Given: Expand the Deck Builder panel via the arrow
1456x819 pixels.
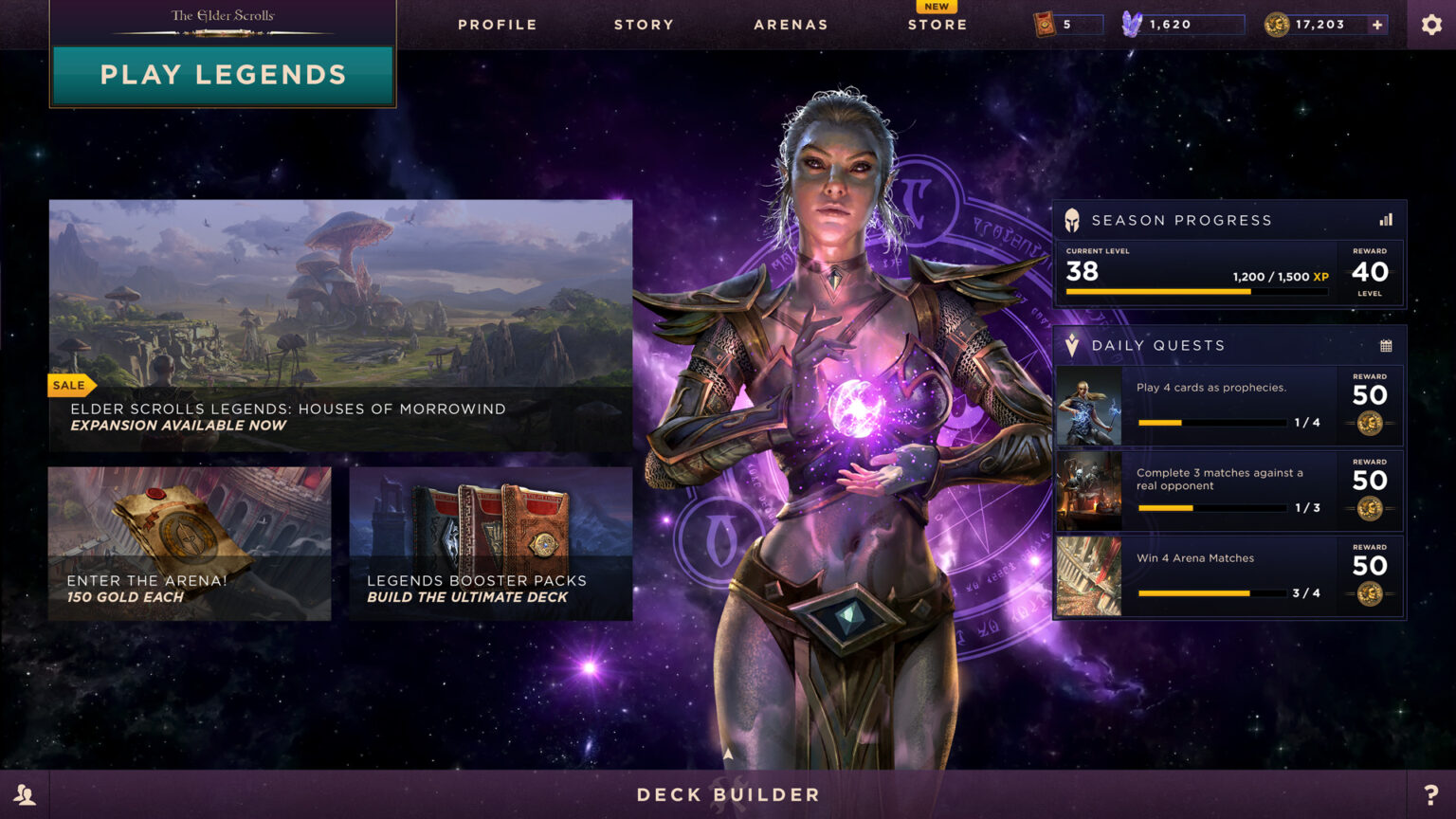Looking at the screenshot, I should pyautogui.click(x=728, y=751).
